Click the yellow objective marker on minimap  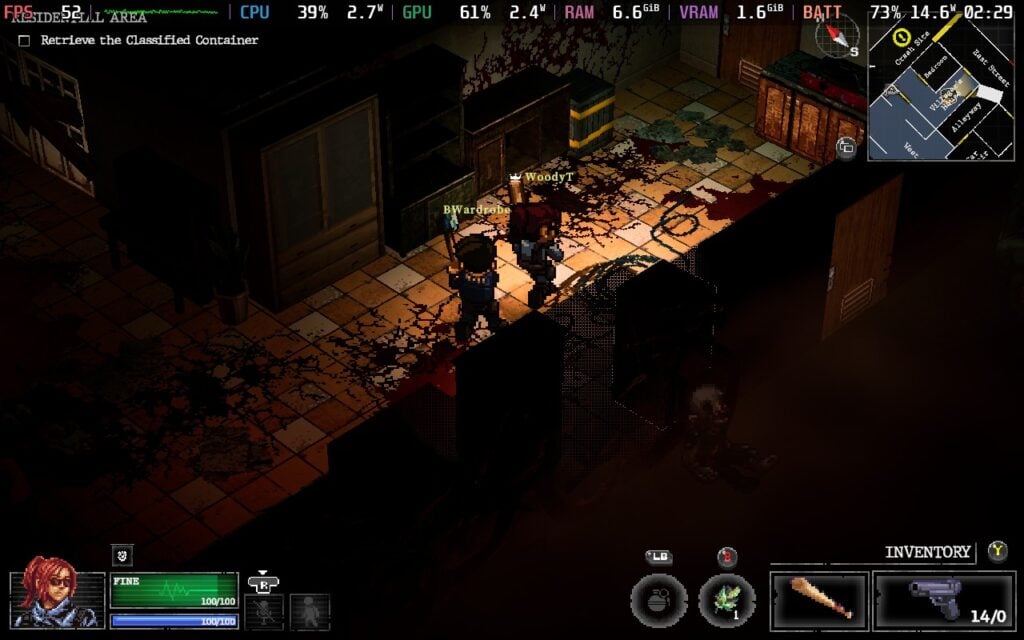point(900,37)
